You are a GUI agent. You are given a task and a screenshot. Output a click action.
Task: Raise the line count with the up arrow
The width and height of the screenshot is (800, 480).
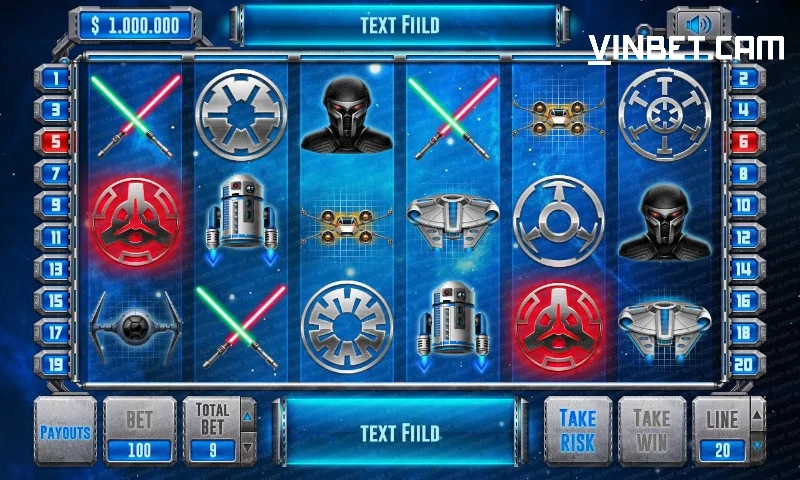(757, 412)
